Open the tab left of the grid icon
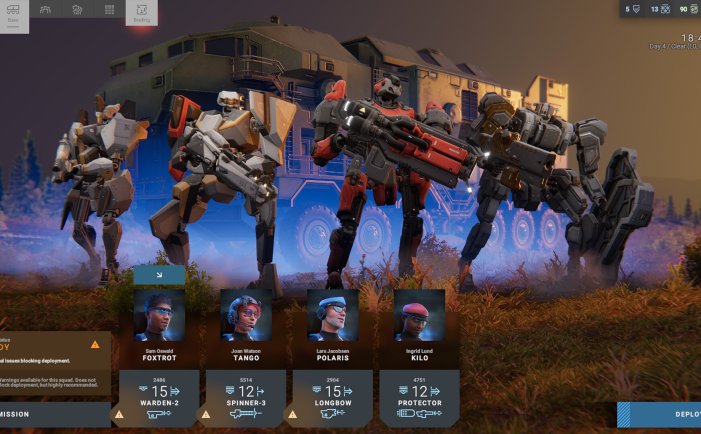This screenshot has width=701, height=434. 77,10
